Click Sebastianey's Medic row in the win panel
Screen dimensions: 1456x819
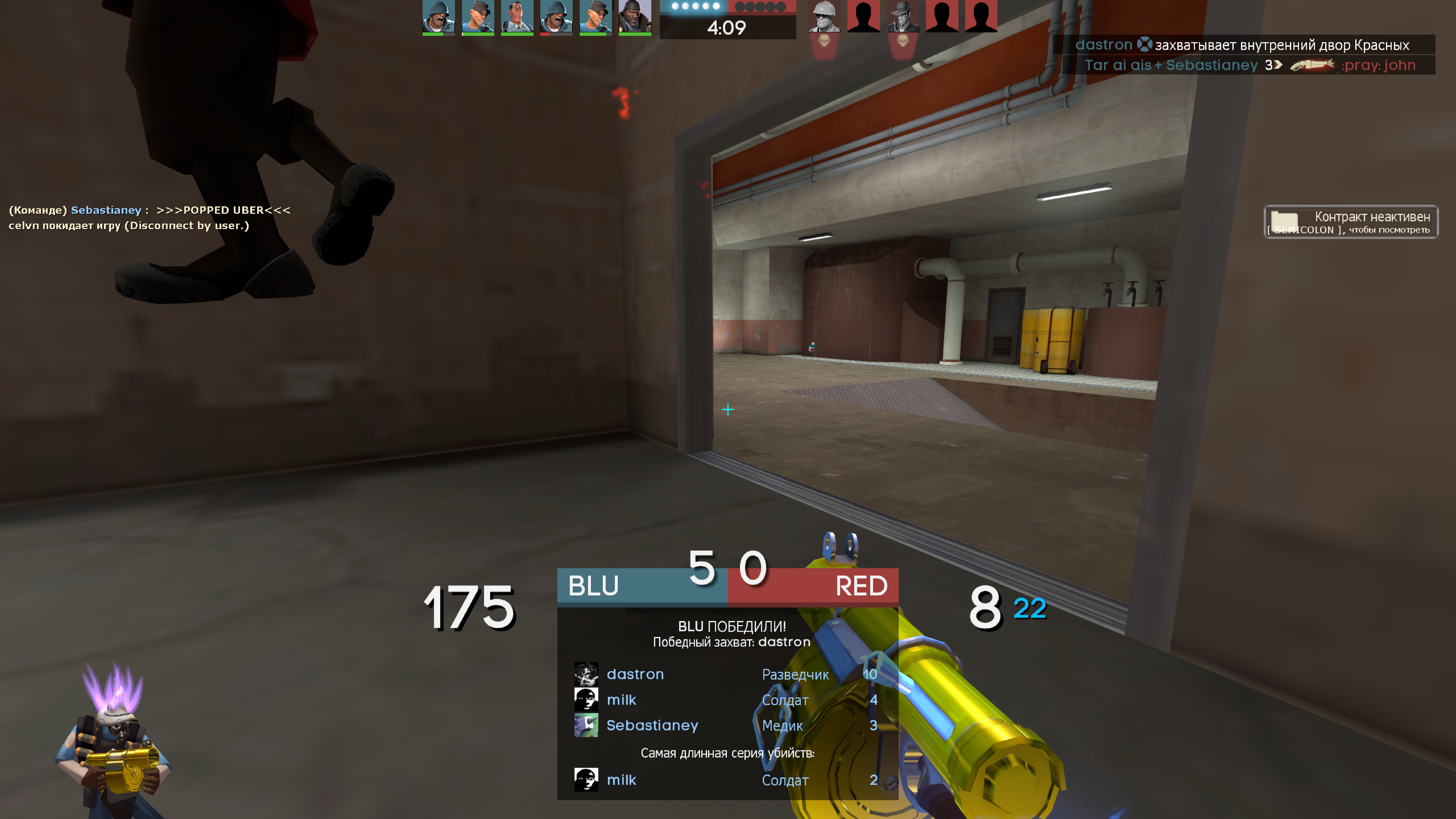726,725
